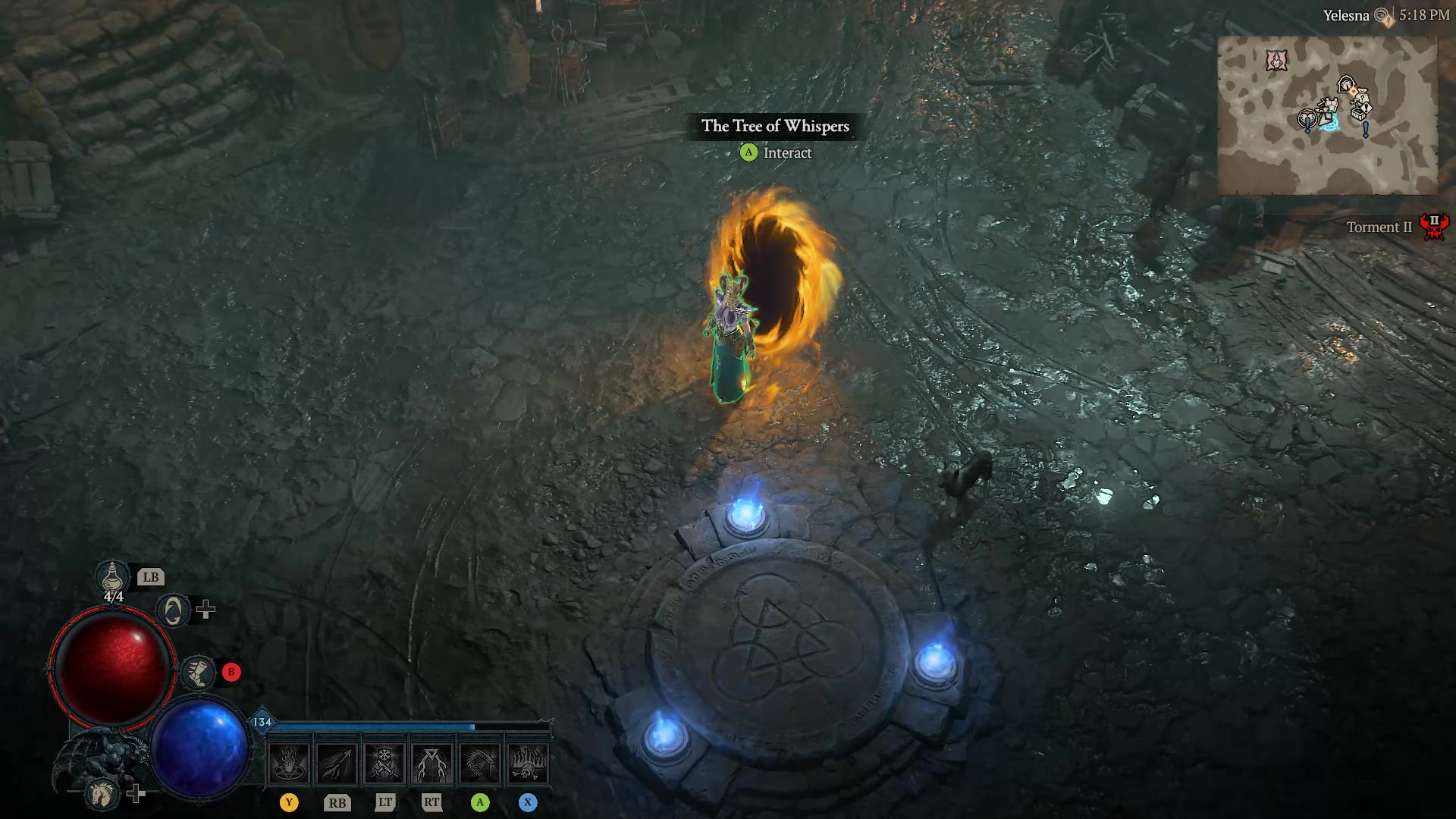Click the pink Tree of Whispers marker on the minimap
The height and width of the screenshot is (819, 1456).
coord(1276,60)
